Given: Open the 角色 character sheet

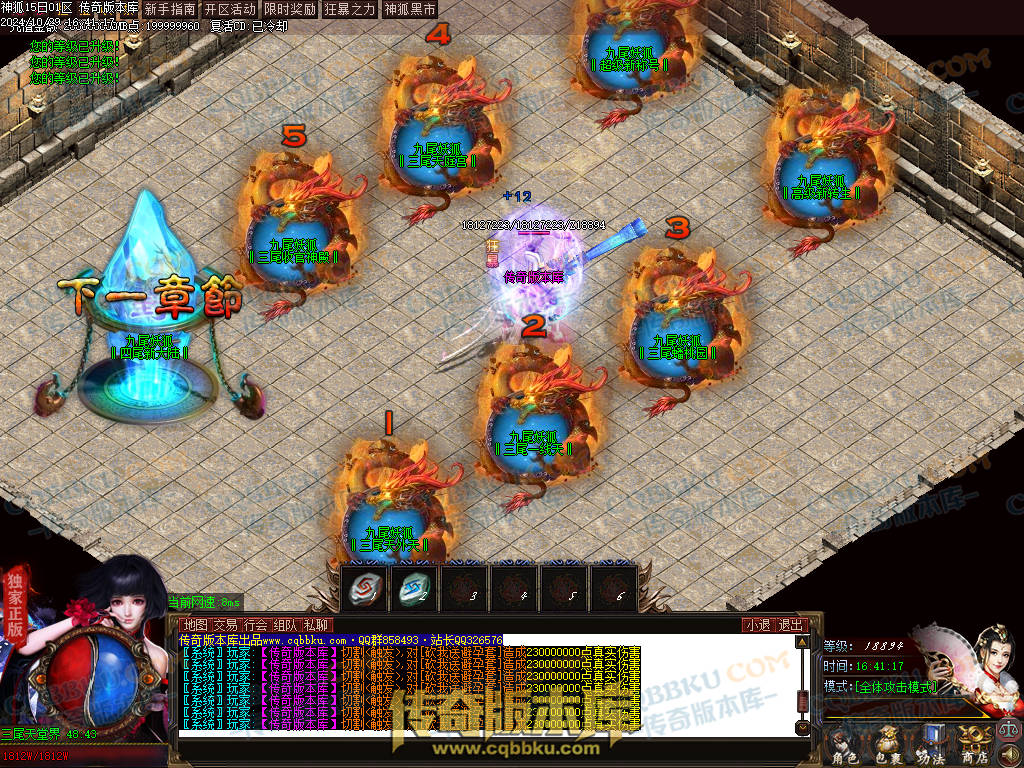Looking at the screenshot, I should (845, 745).
